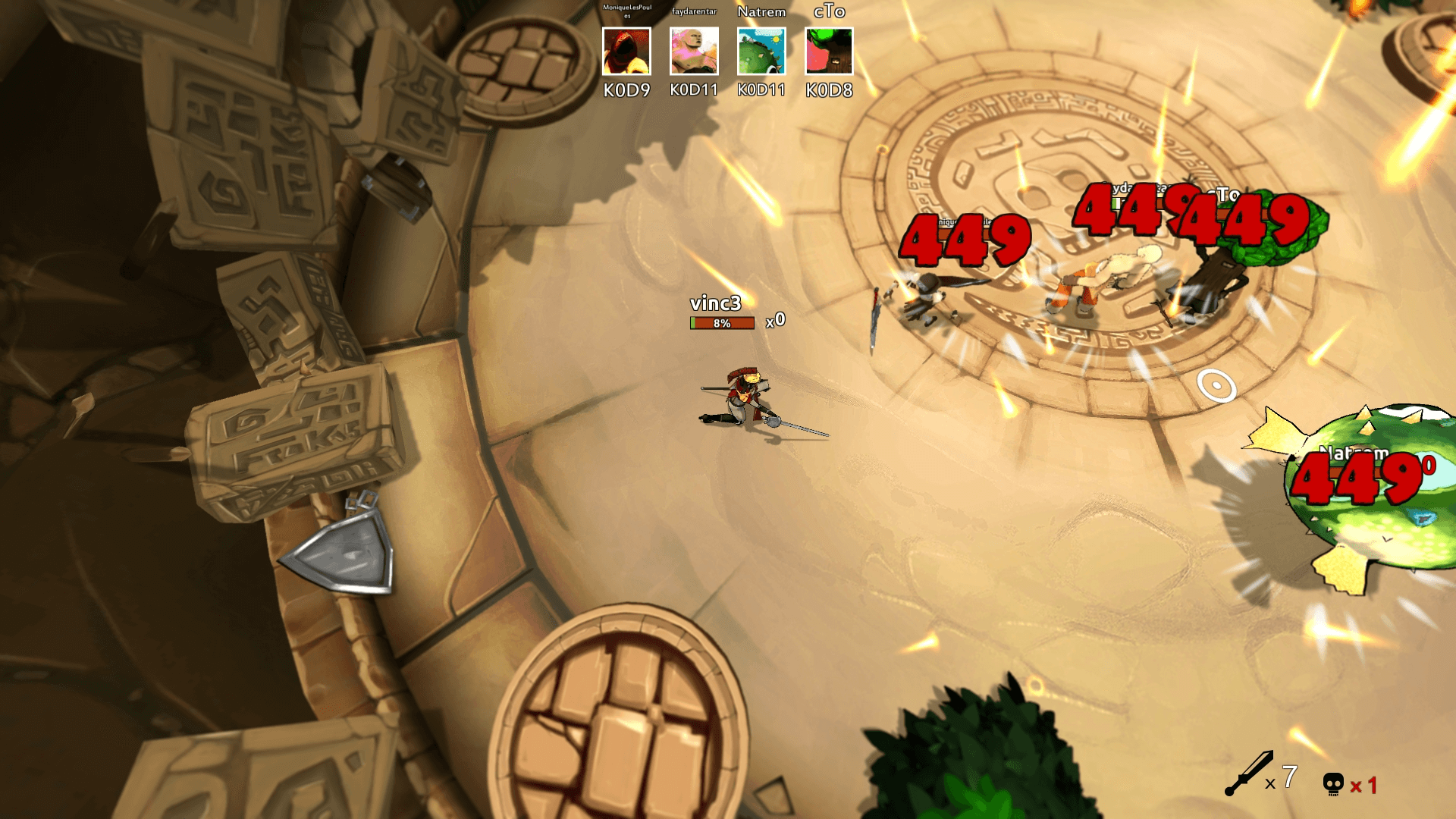The height and width of the screenshot is (819, 1456).
Task: Select MoniqueLesPoules' hooded character portrait
Action: 626,52
